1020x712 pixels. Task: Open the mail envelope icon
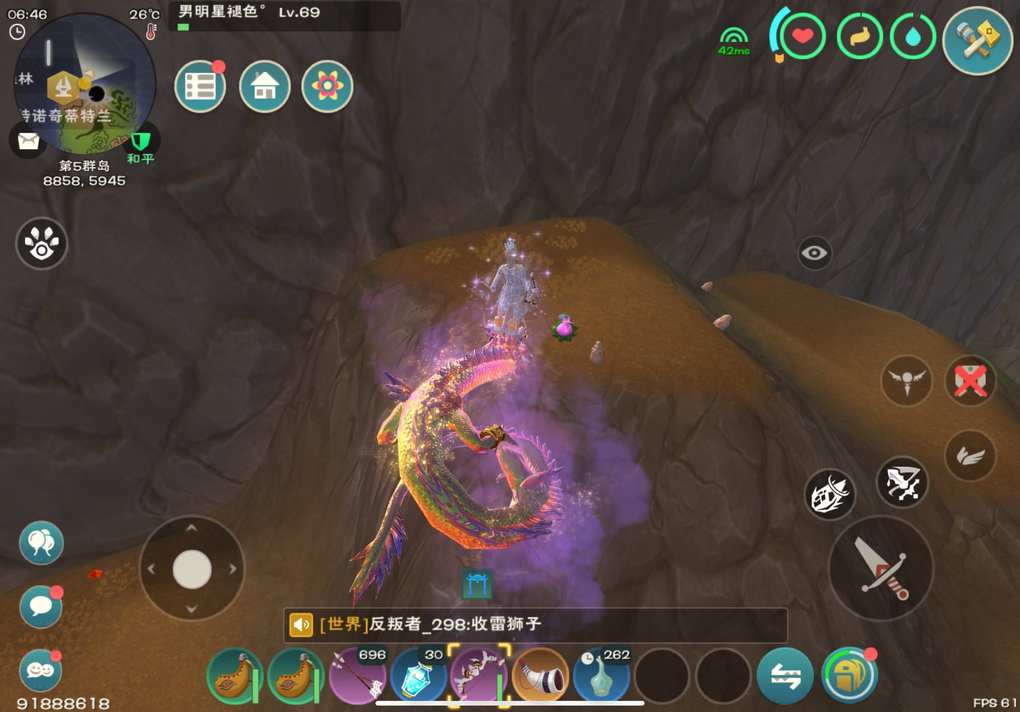28,140
